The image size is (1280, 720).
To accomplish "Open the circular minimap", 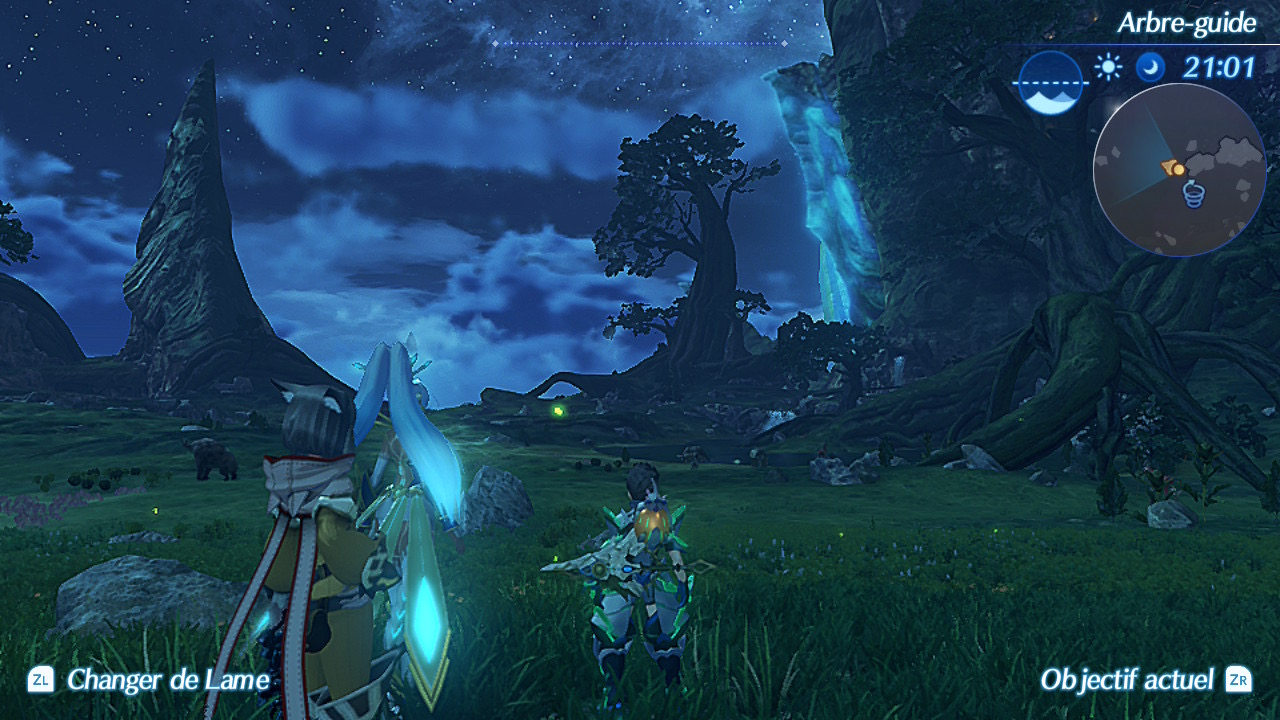I will tap(1179, 170).
